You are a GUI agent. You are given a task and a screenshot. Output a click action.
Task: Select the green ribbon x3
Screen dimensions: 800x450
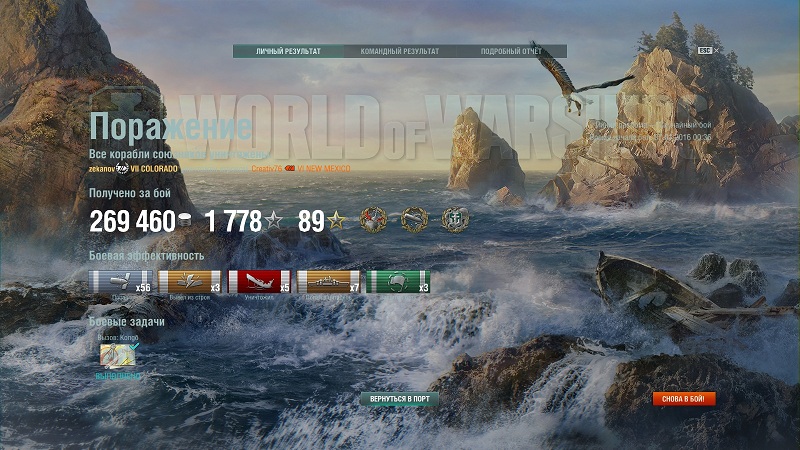pos(398,282)
